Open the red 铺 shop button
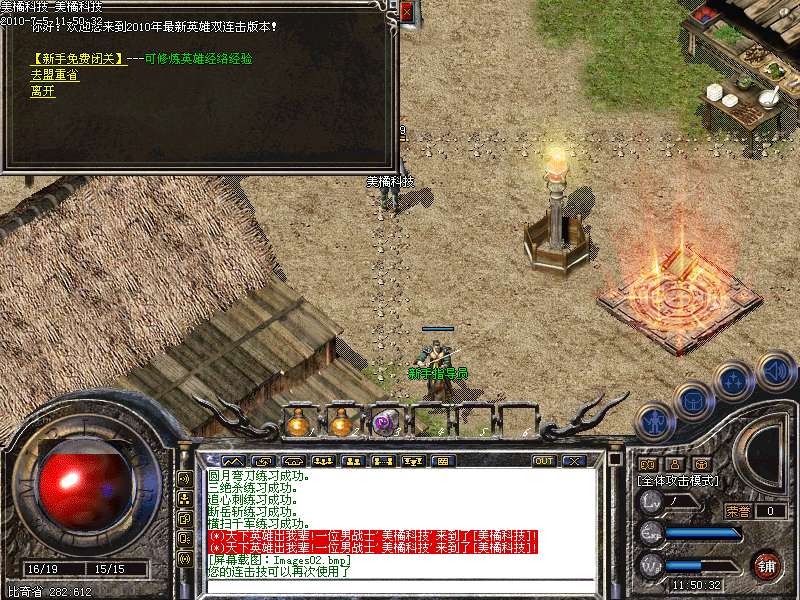This screenshot has width=800, height=600. click(767, 566)
